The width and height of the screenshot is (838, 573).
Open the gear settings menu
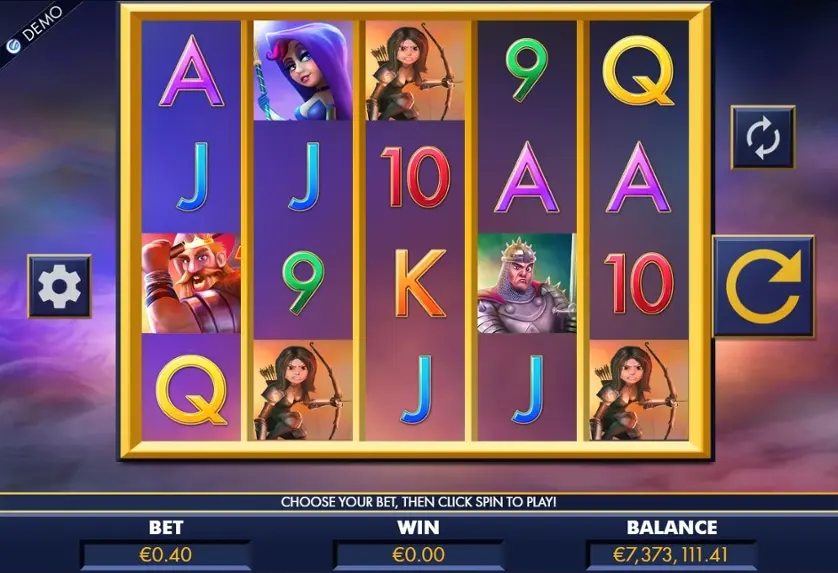[x=59, y=286]
